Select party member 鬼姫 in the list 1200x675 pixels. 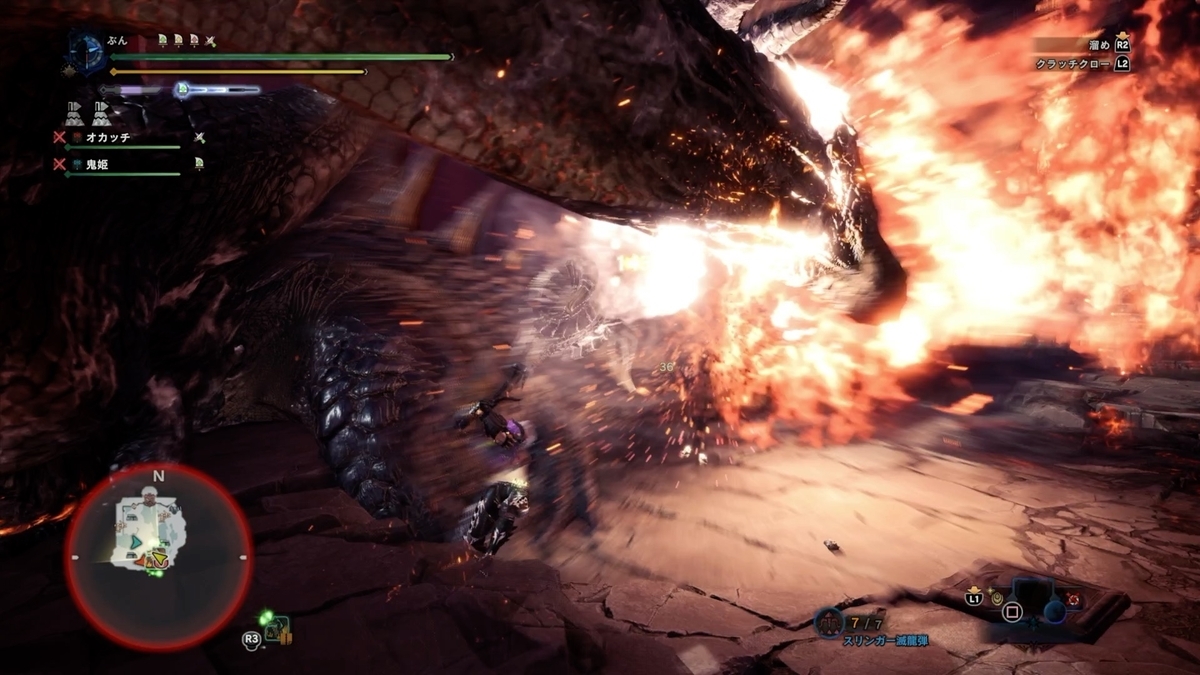coord(96,162)
